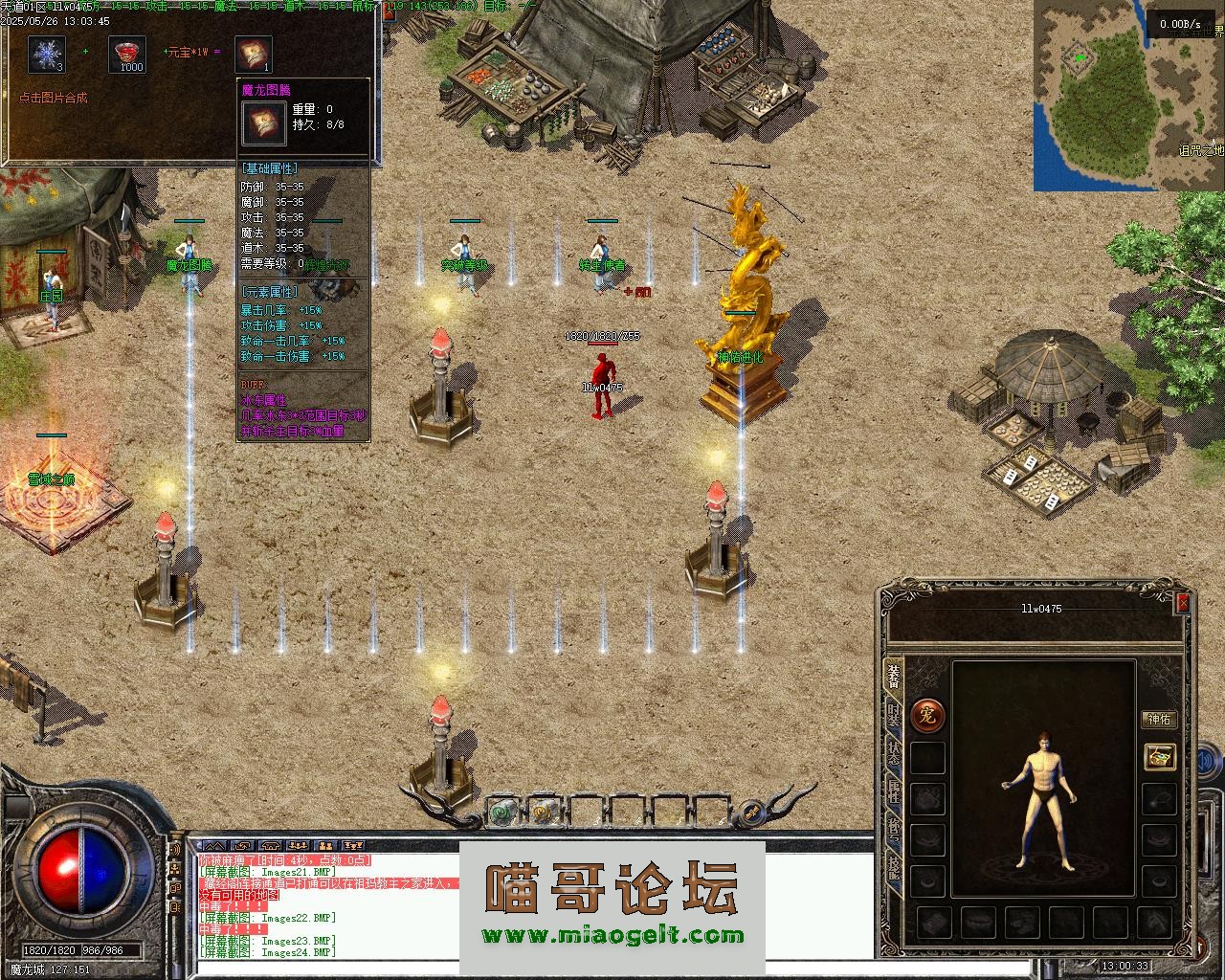This screenshot has width=1225, height=980.
Task: Craft the 魔龙图腾 totem result icon
Action: point(254,55)
